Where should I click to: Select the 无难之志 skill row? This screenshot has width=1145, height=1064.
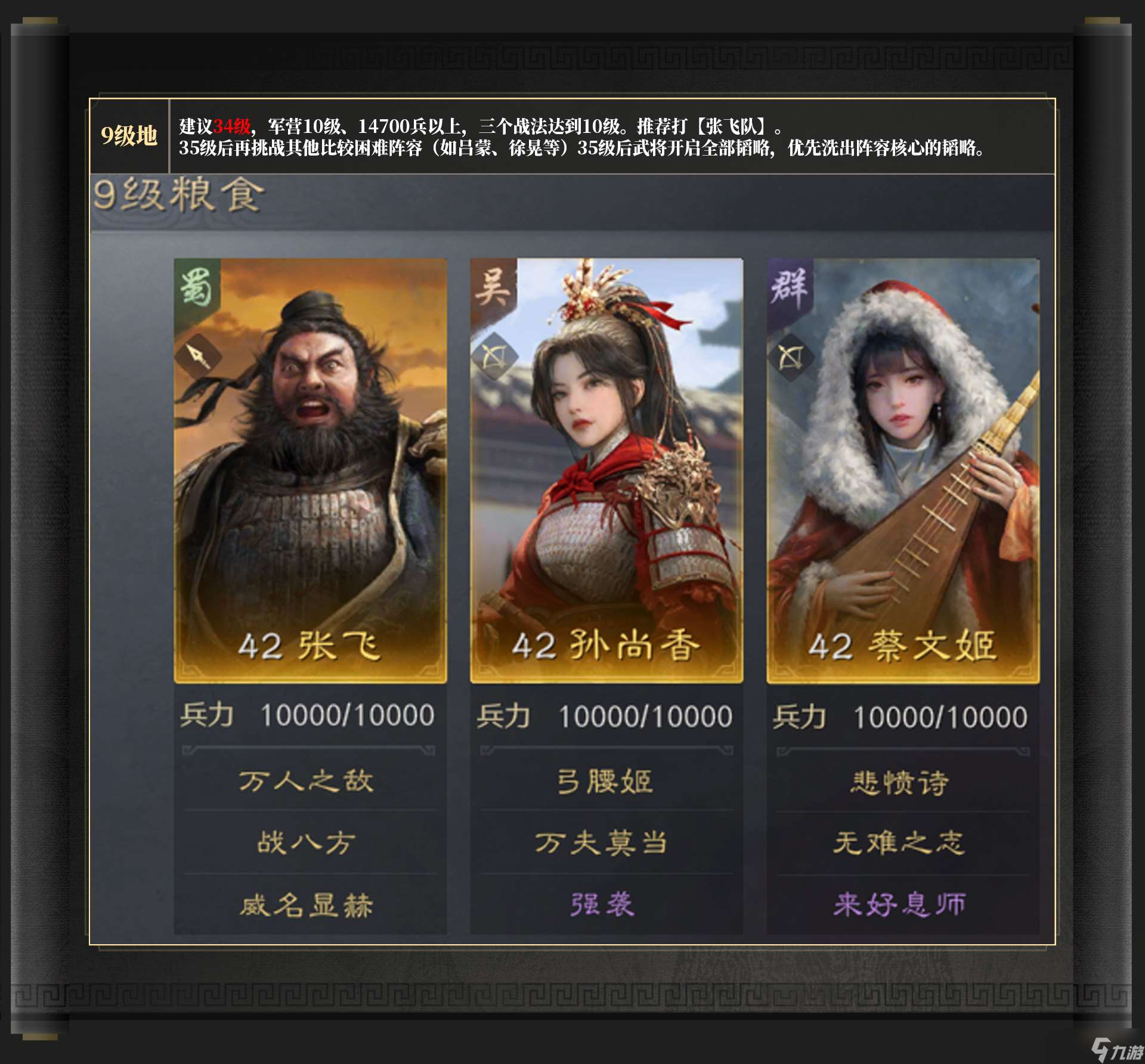899,843
